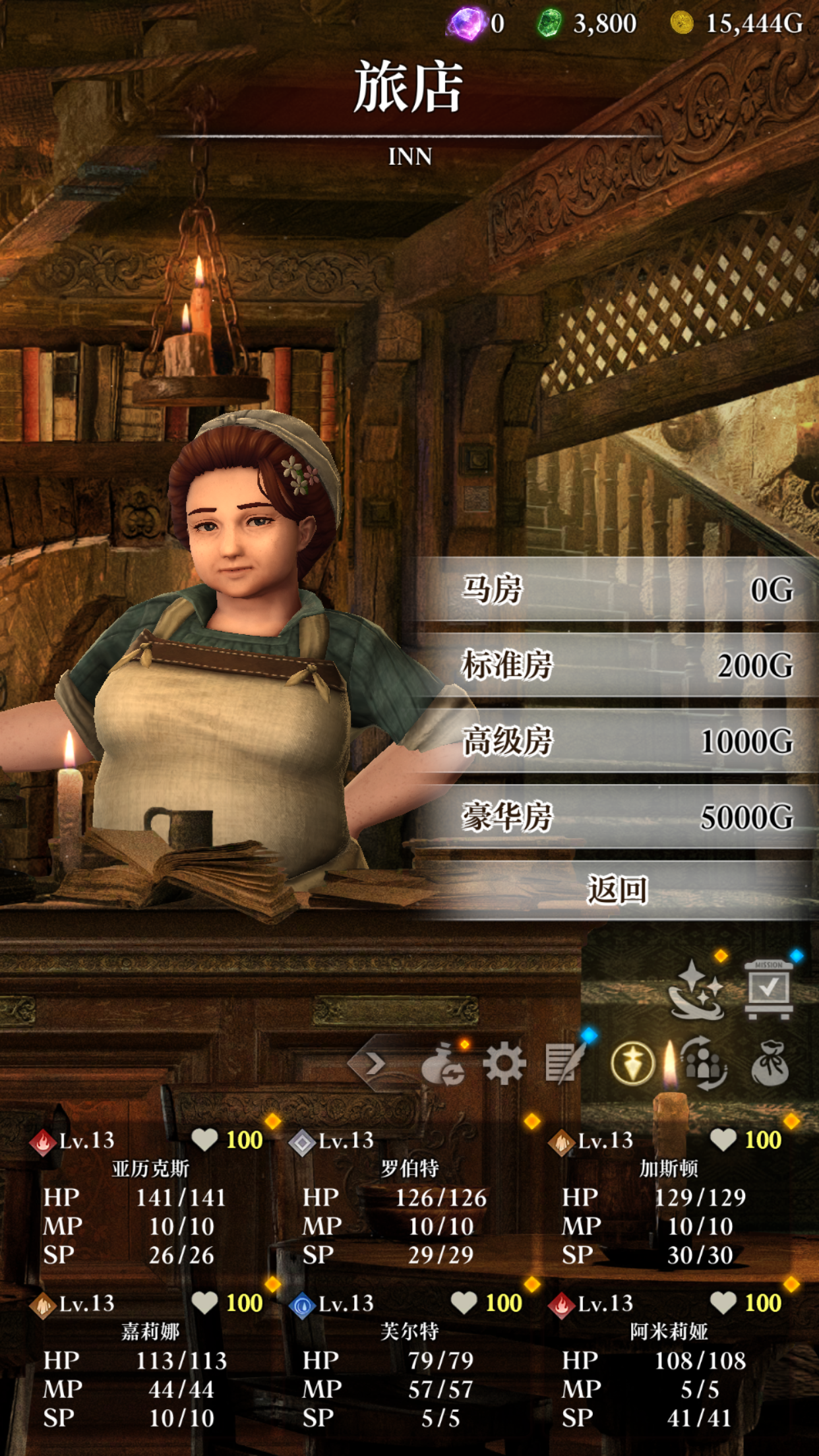
Task: Click the gold-circled crystal marker icon
Action: 632,1063
